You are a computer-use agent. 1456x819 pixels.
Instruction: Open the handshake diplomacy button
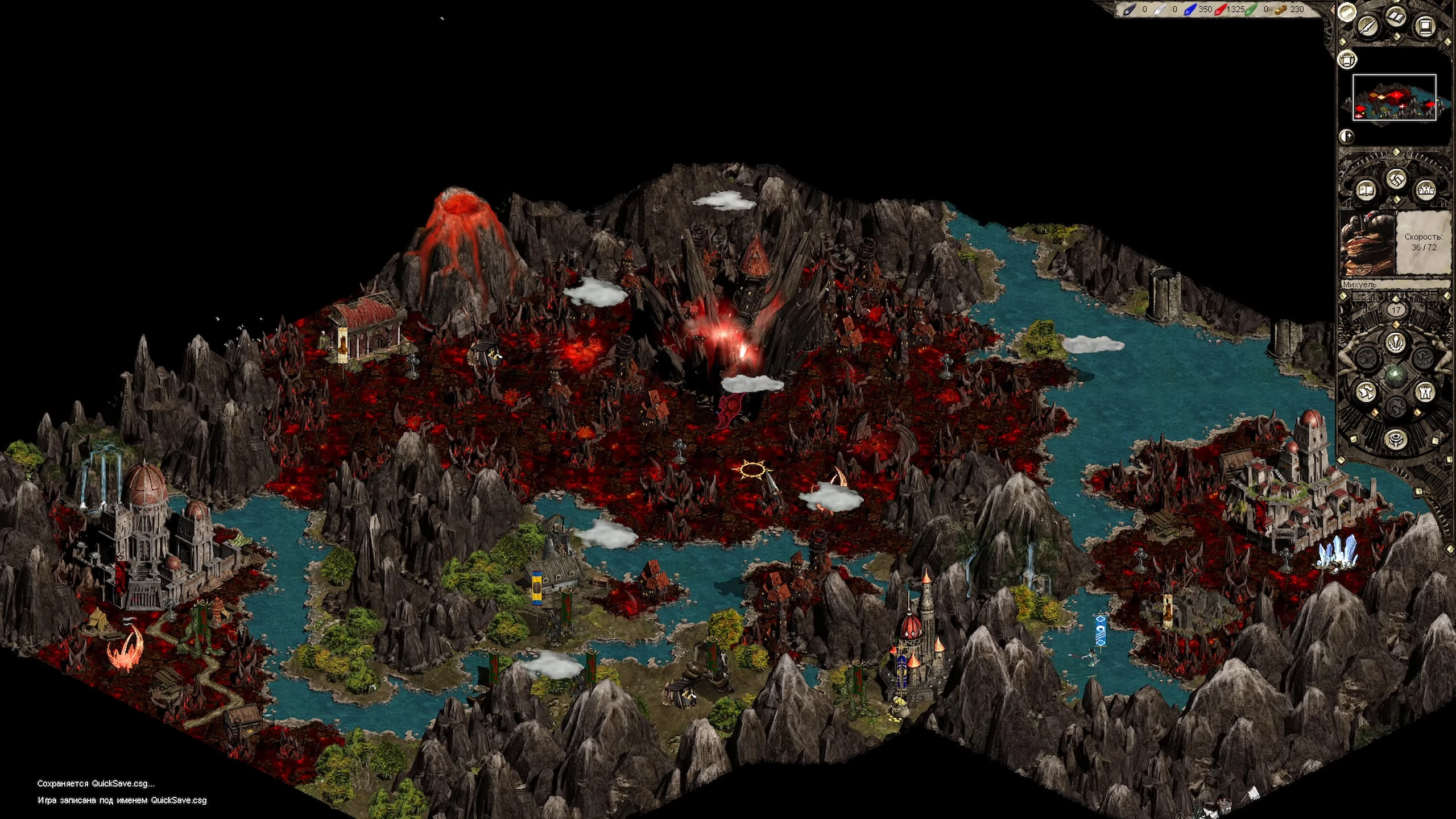[x=1396, y=180]
